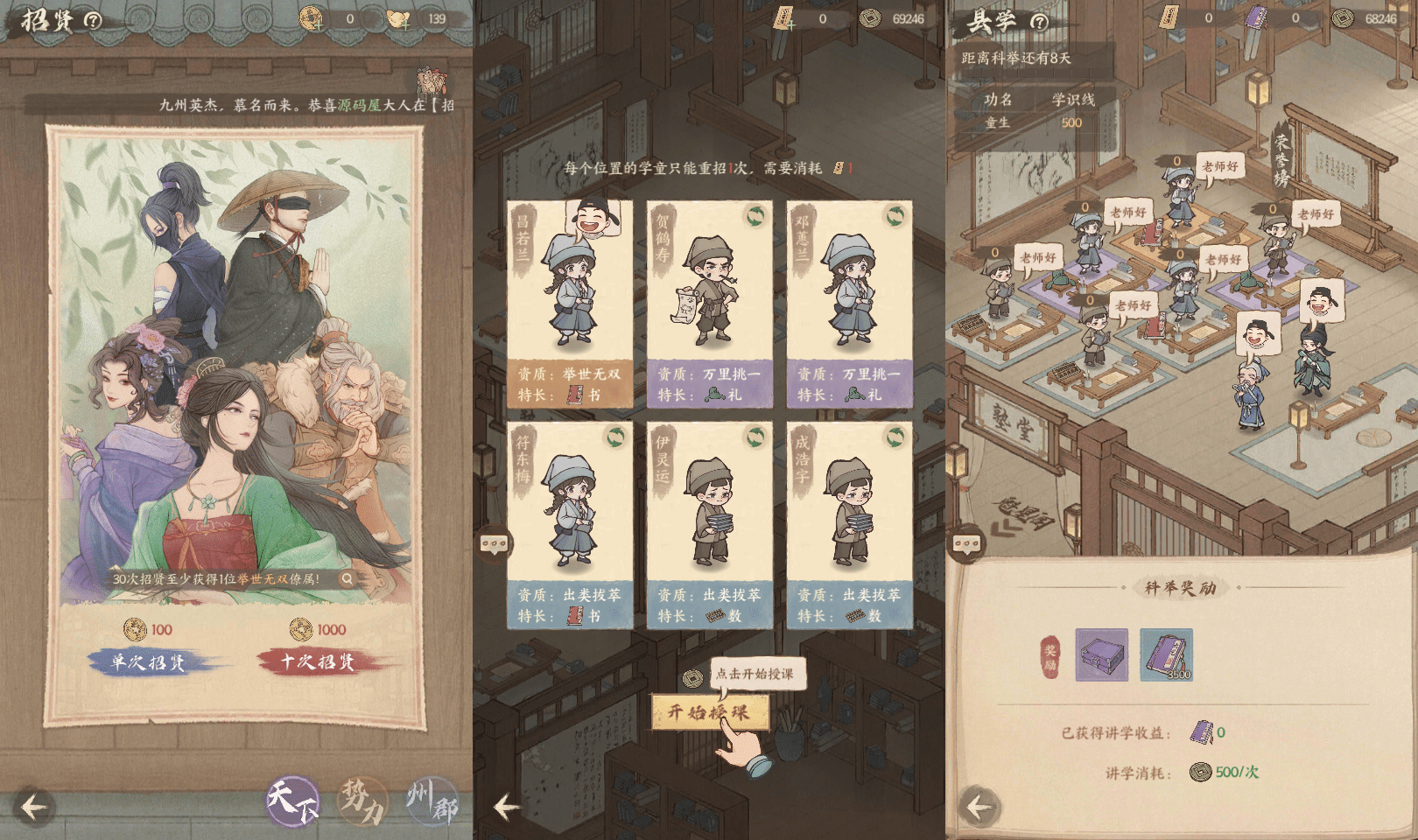Switch to the 州郡 tab
This screenshot has width=1418, height=840.
point(432,800)
